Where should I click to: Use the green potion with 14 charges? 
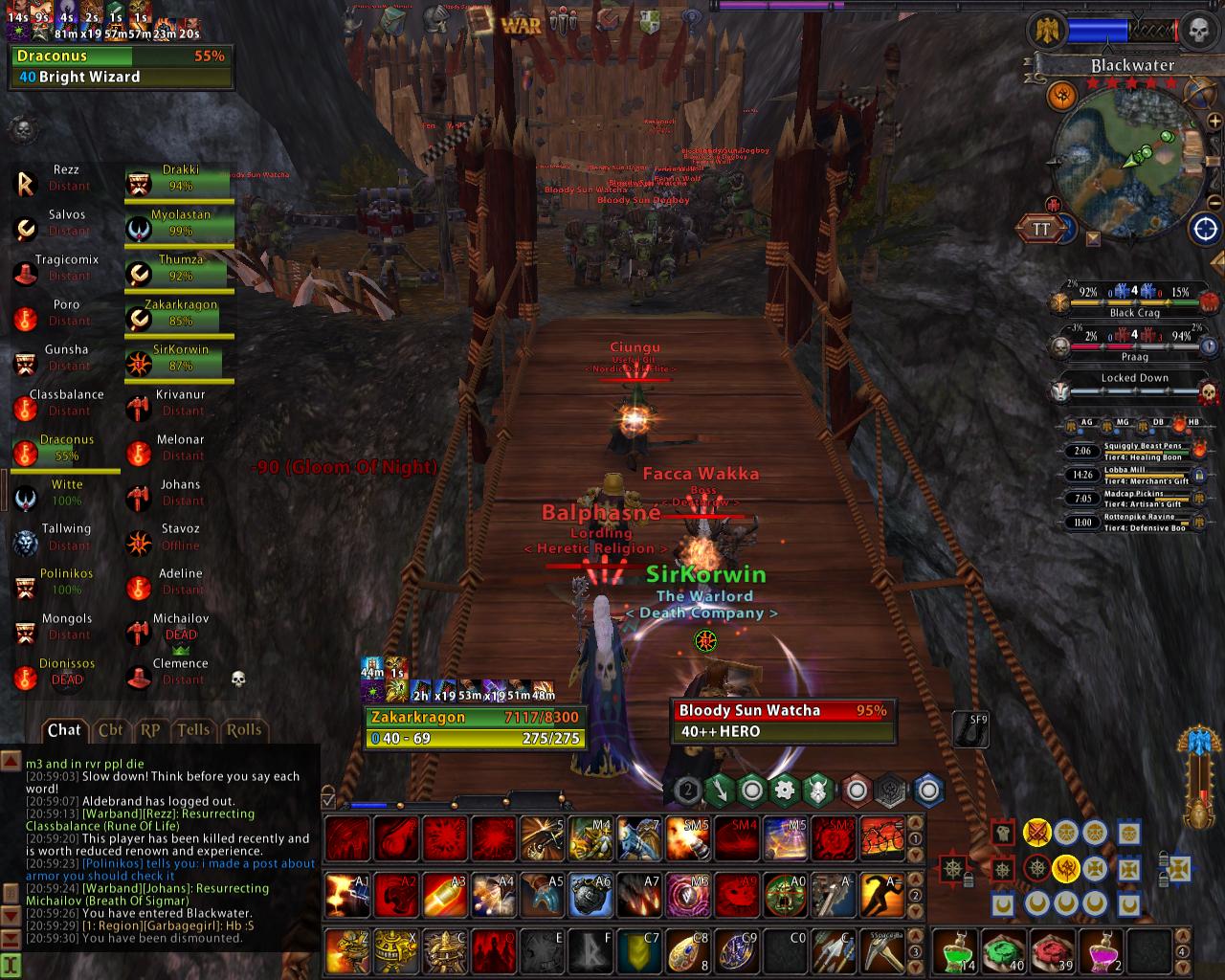955,951
